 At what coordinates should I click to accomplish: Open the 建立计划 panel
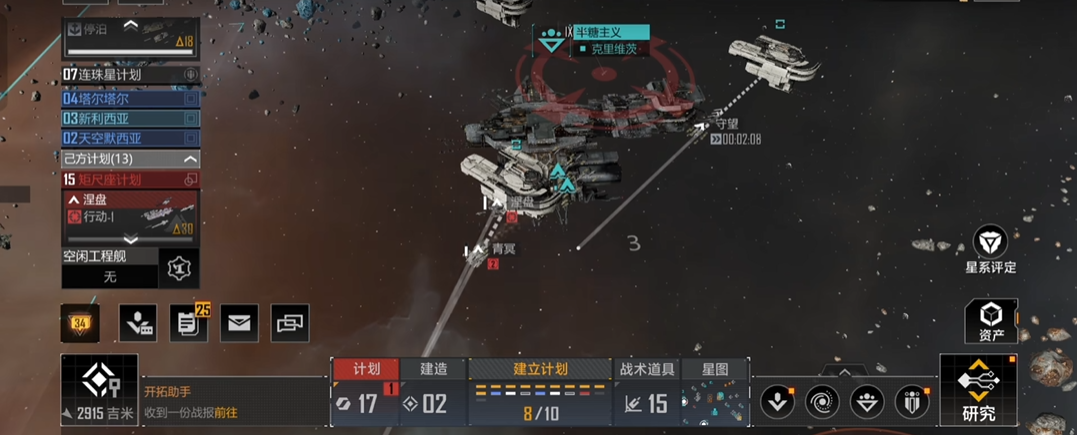pyautogui.click(x=540, y=369)
